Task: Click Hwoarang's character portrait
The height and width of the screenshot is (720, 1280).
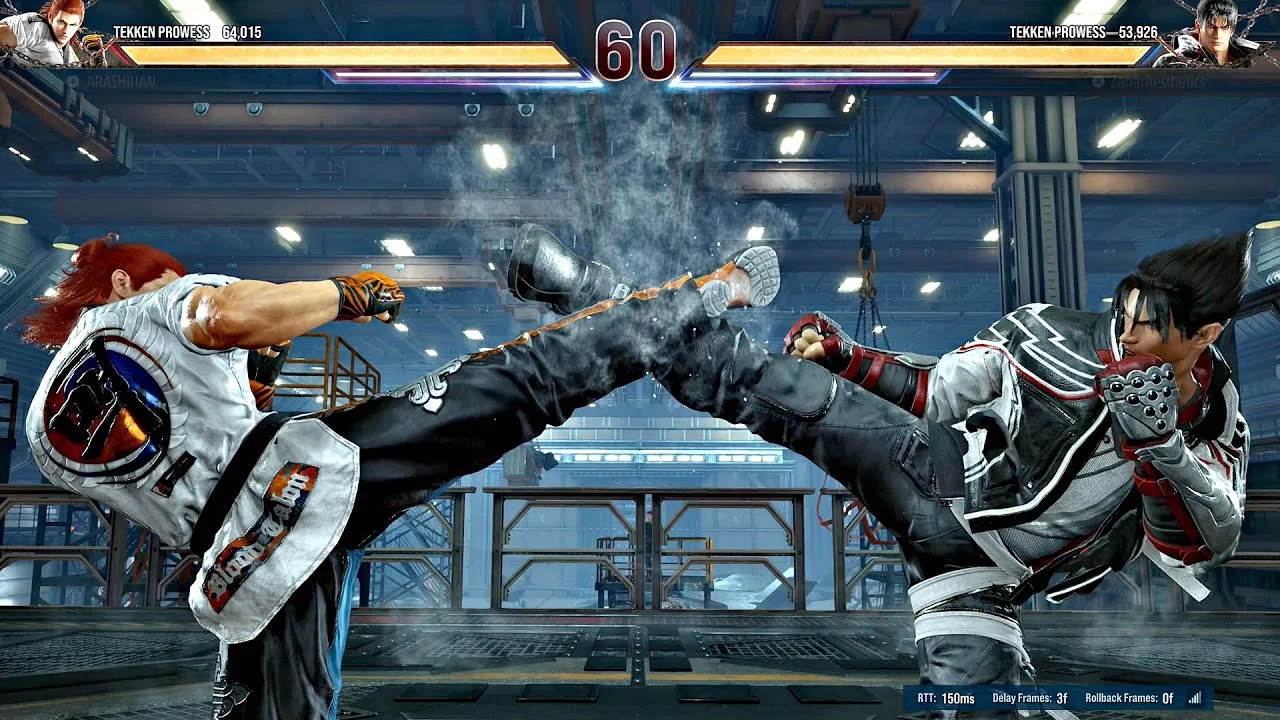Action: click(x=52, y=31)
